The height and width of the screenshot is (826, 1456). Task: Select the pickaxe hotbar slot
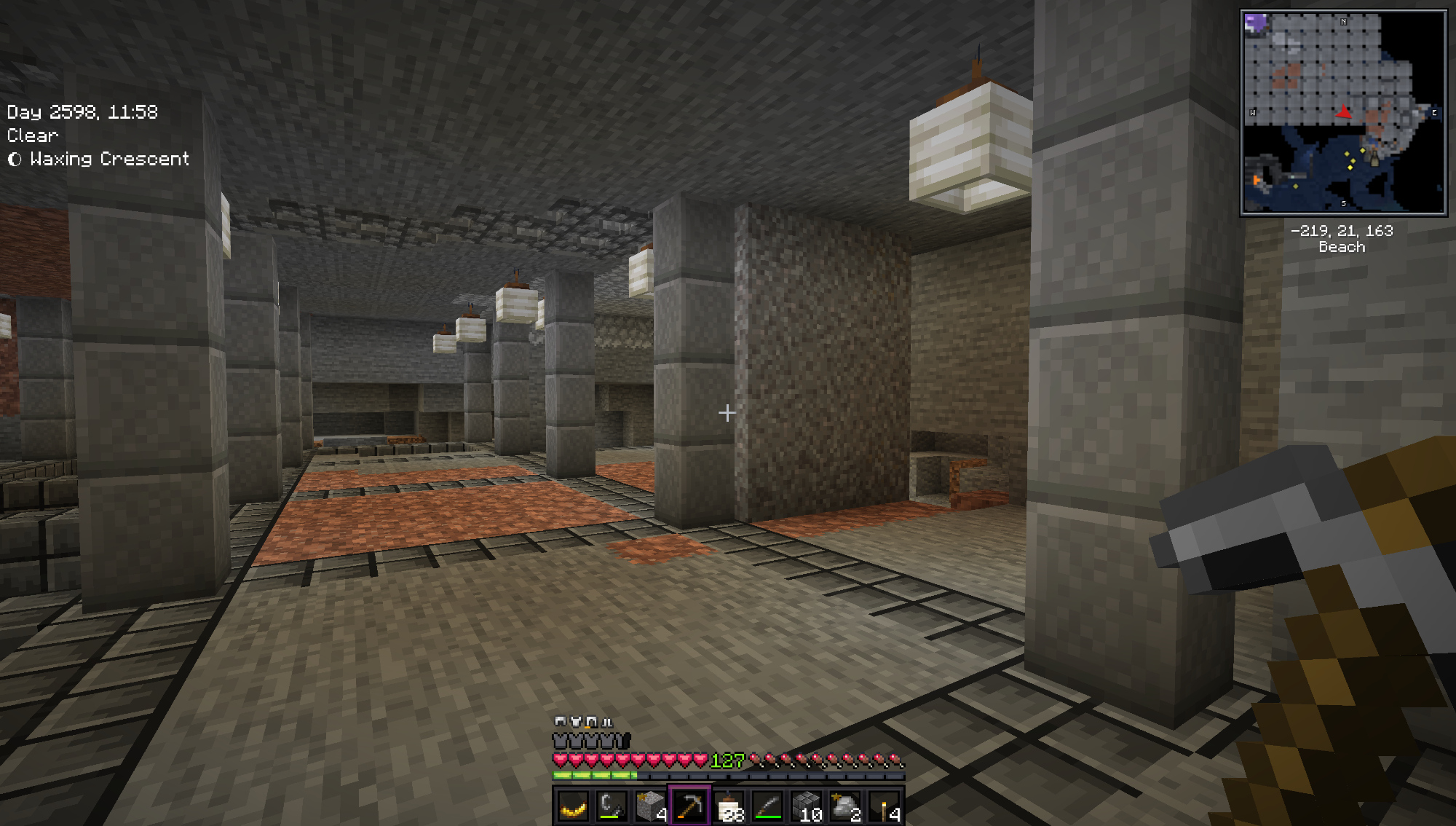click(689, 806)
